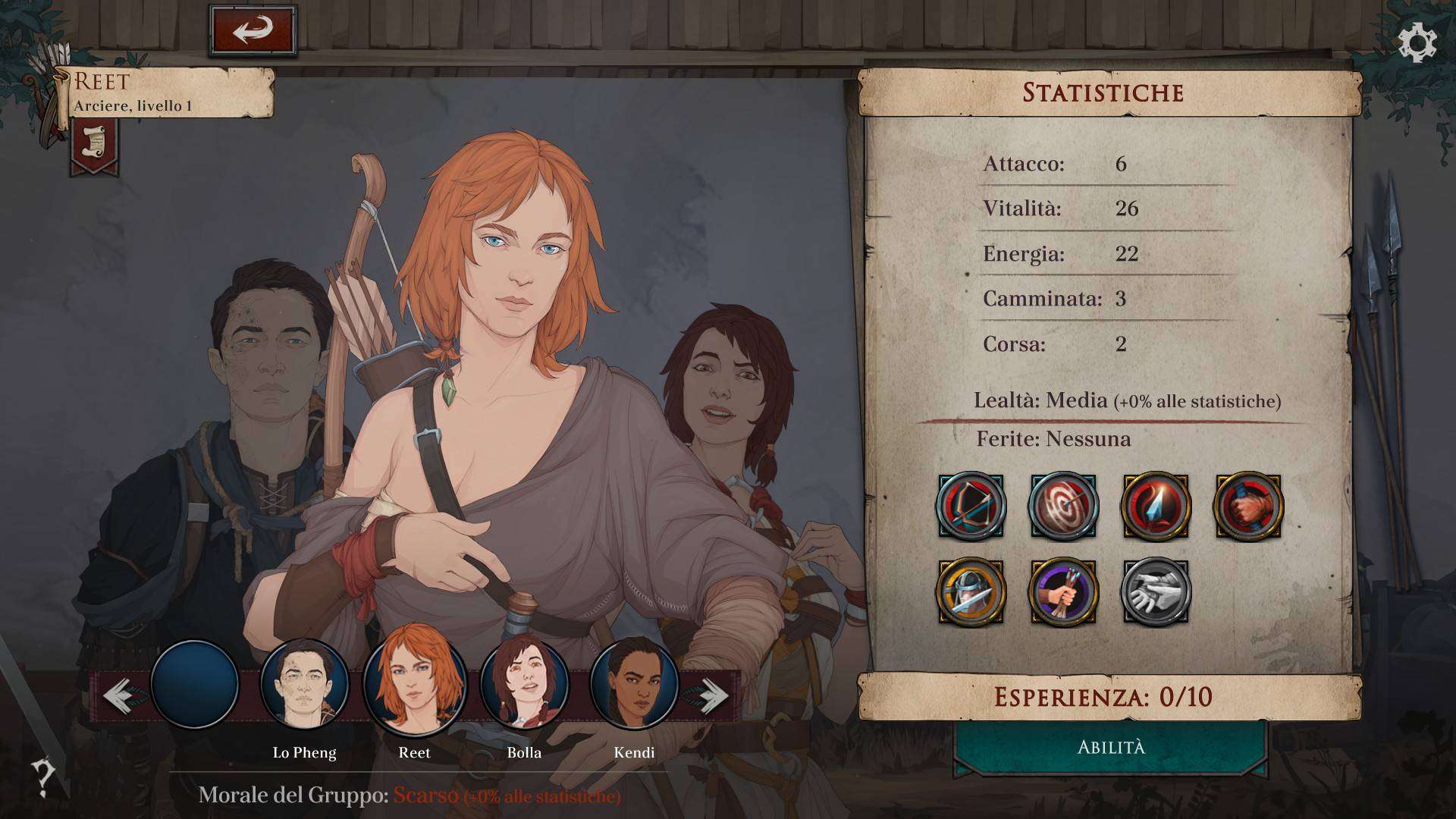This screenshot has width=1456, height=819.
Task: Inspect the bow and arrow ability icon
Action: coord(971,506)
